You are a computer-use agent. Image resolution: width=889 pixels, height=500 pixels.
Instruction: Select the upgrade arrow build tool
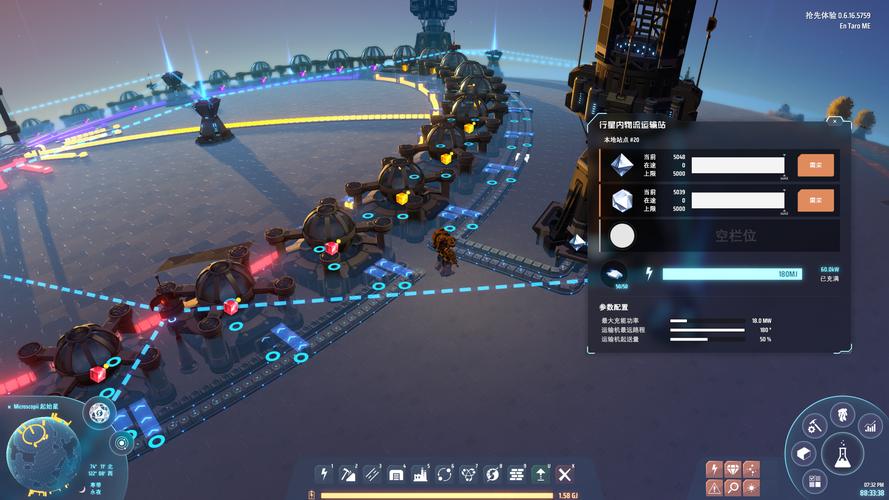(541, 474)
